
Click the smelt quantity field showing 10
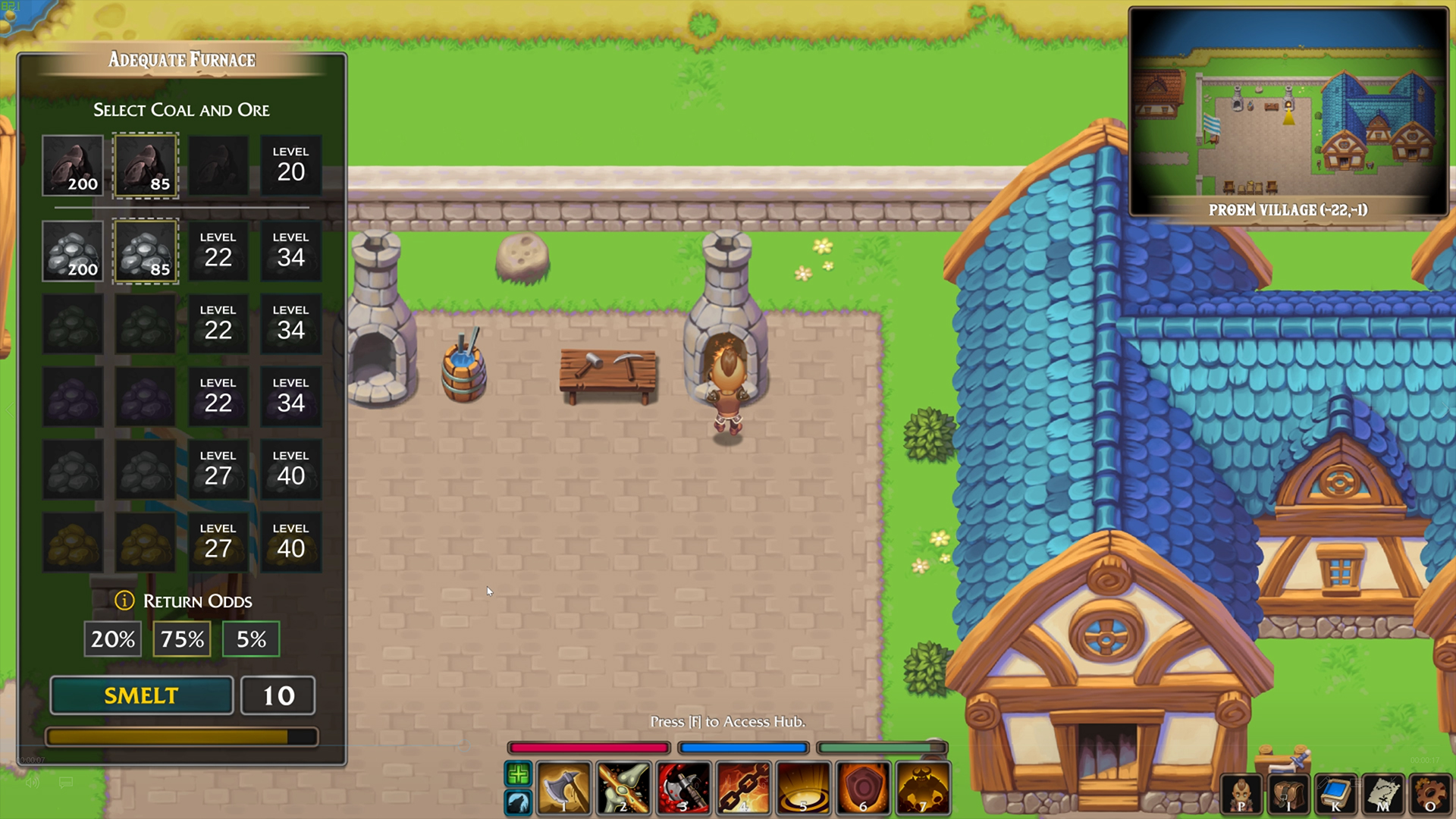pos(278,695)
